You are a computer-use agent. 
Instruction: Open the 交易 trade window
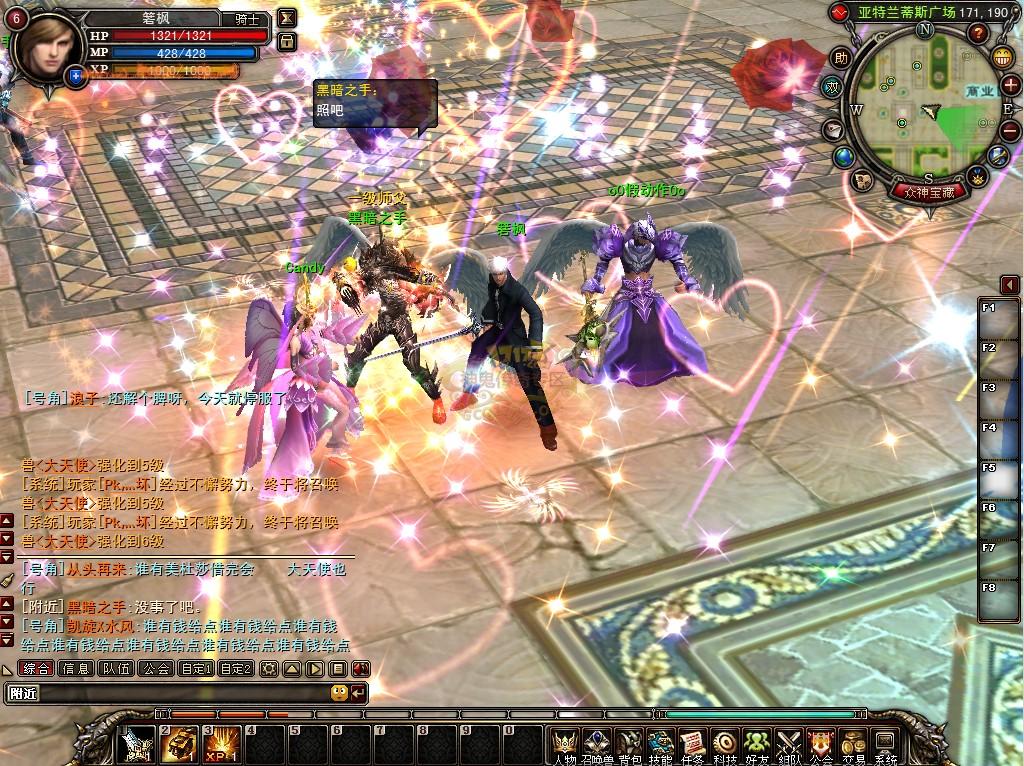pos(853,743)
